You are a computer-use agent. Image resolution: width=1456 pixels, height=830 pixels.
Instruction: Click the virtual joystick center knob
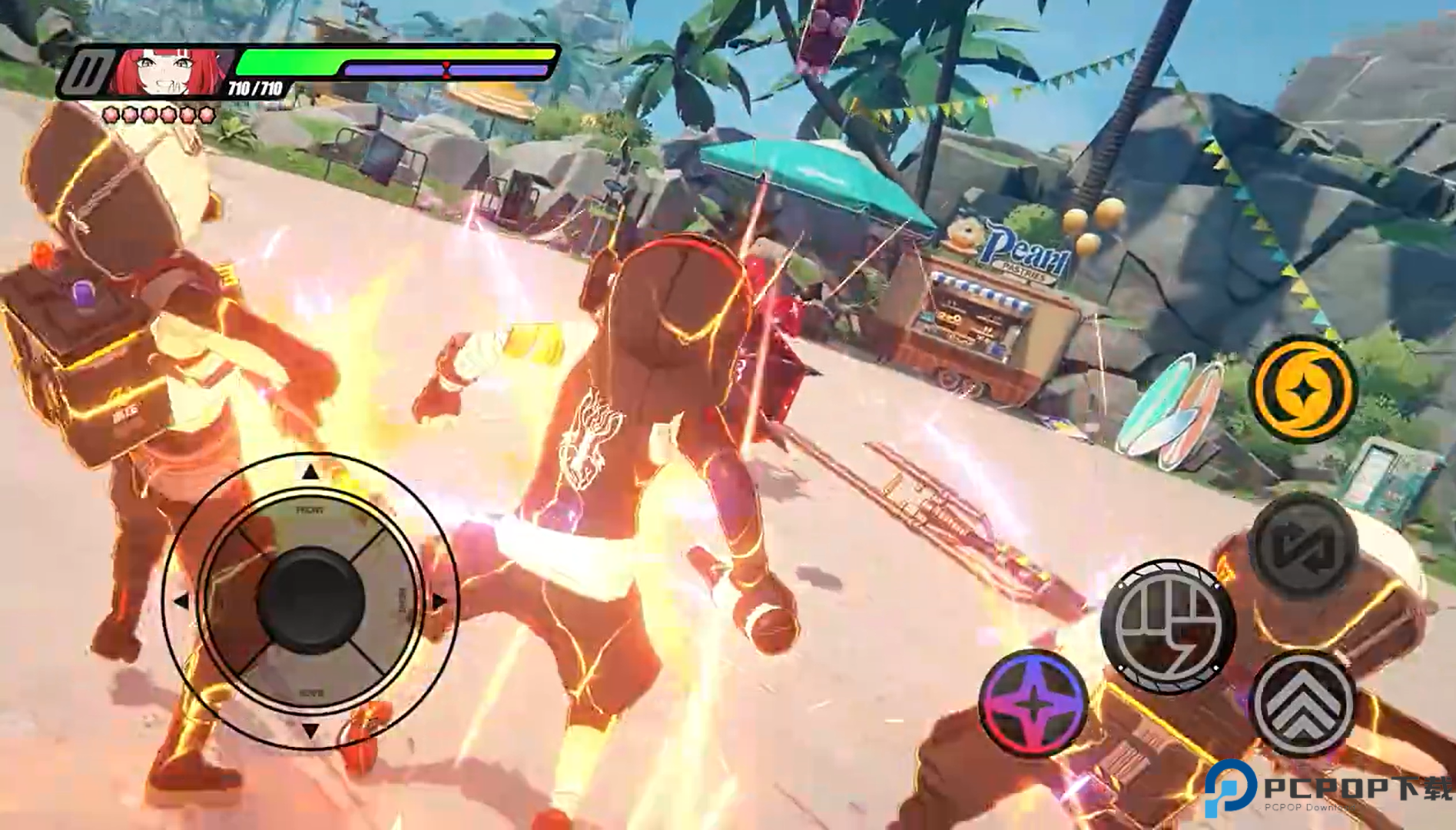coord(310,601)
